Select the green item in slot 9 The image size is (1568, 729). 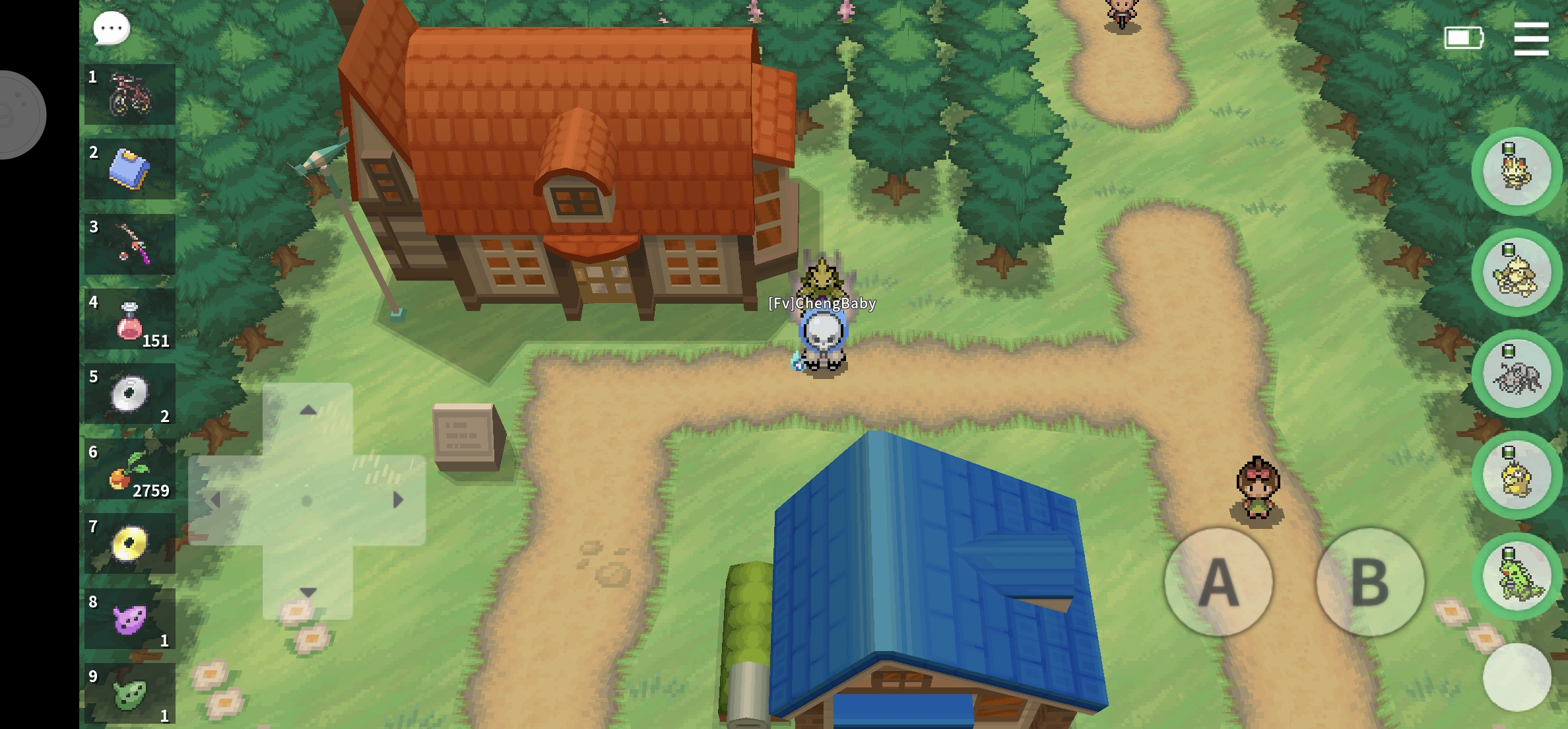pos(129,693)
